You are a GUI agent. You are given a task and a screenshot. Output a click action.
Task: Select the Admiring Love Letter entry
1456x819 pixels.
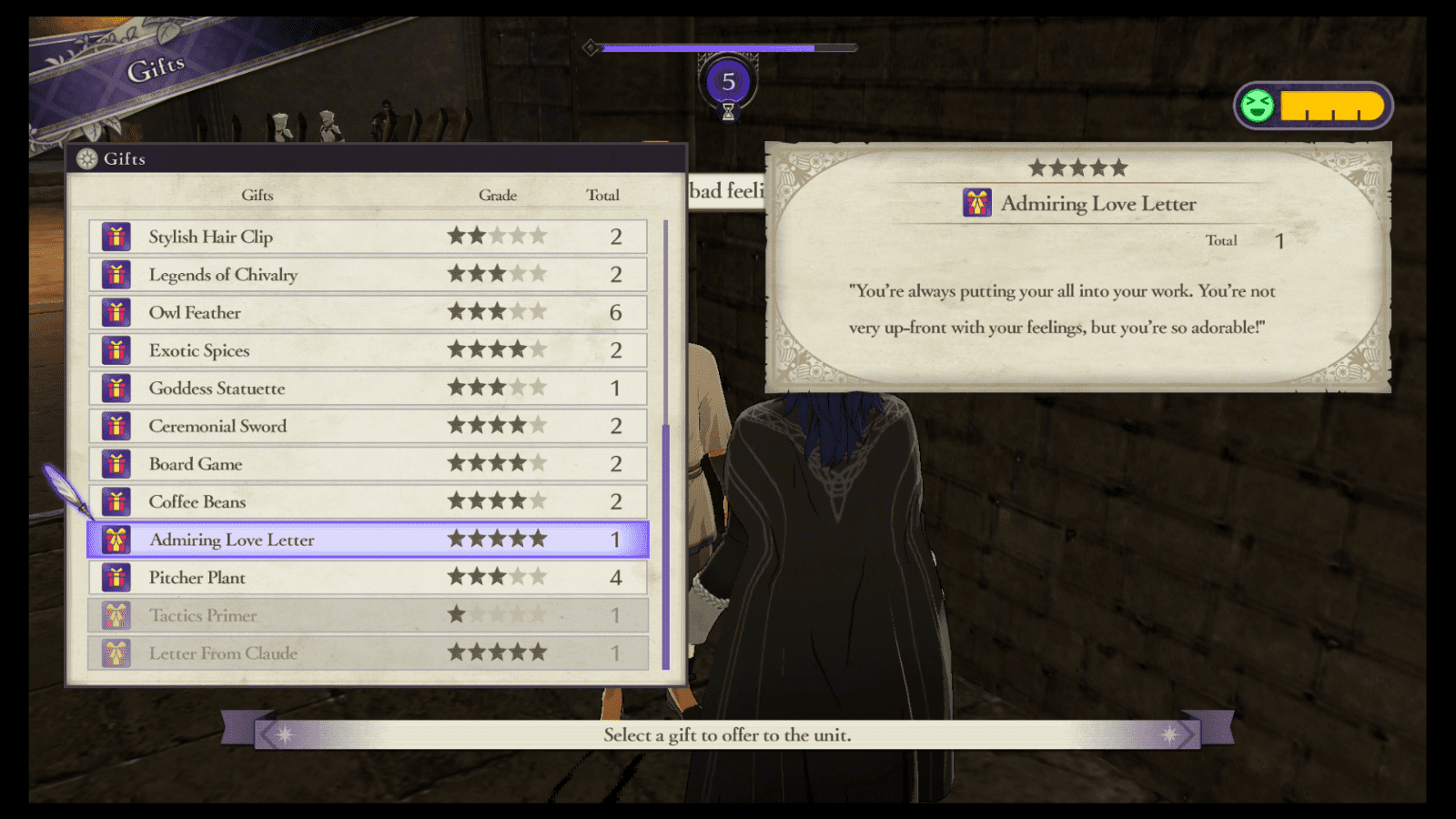(x=364, y=540)
